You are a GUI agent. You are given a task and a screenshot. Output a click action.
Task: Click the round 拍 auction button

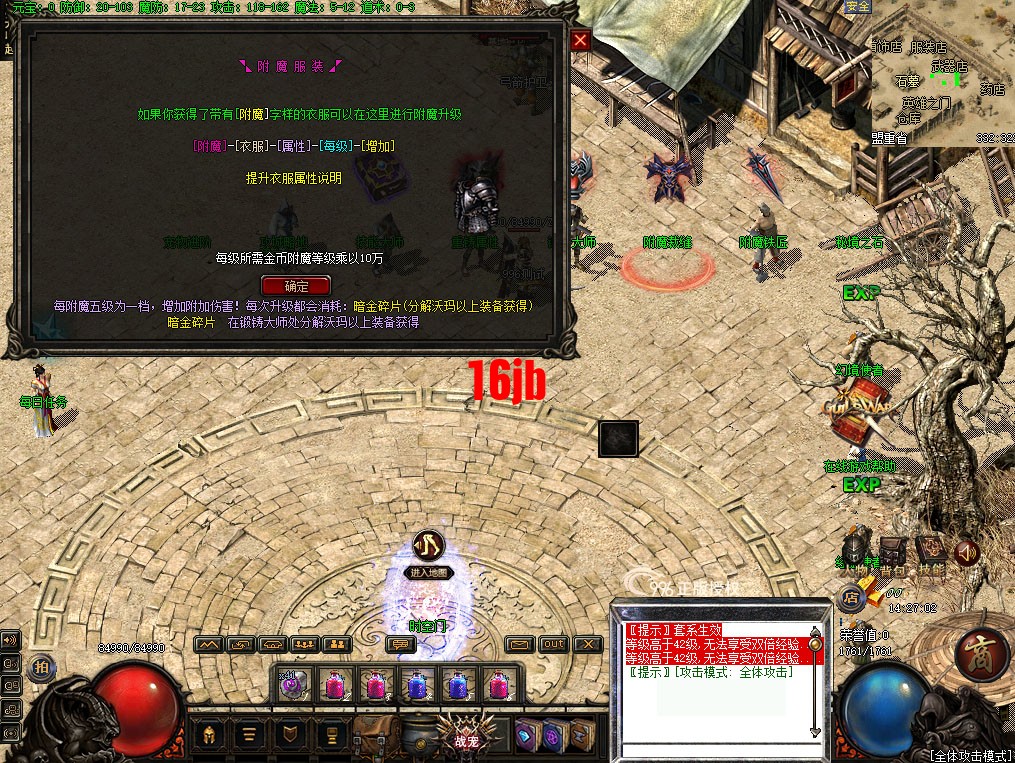click(x=40, y=667)
